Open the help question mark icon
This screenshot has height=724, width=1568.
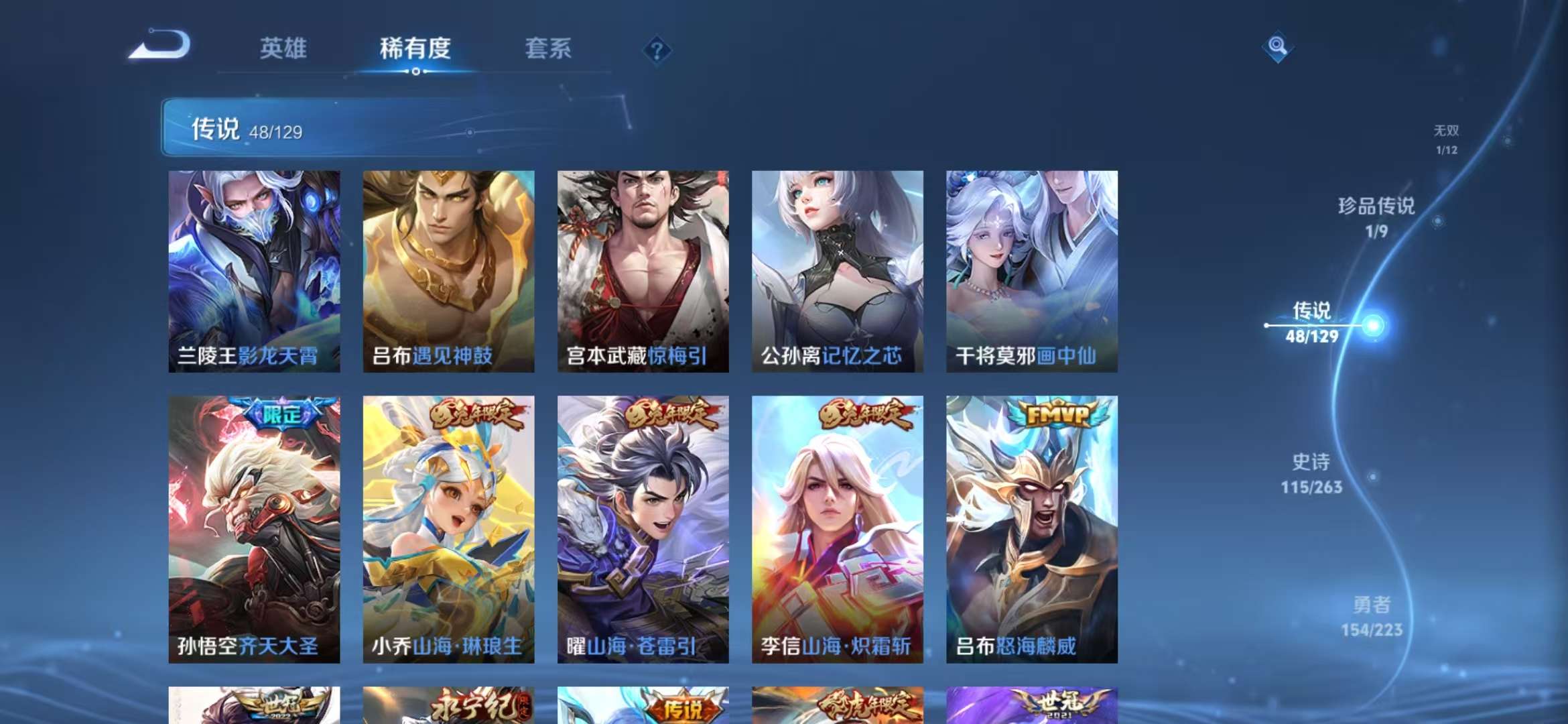tap(658, 50)
